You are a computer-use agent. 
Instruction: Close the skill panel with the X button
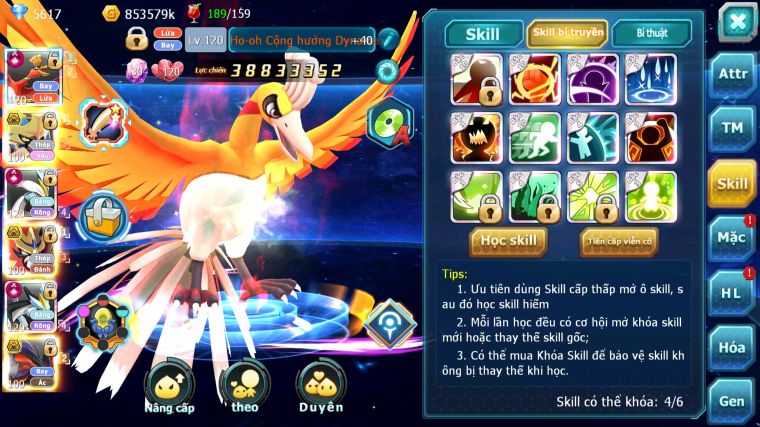(737, 21)
